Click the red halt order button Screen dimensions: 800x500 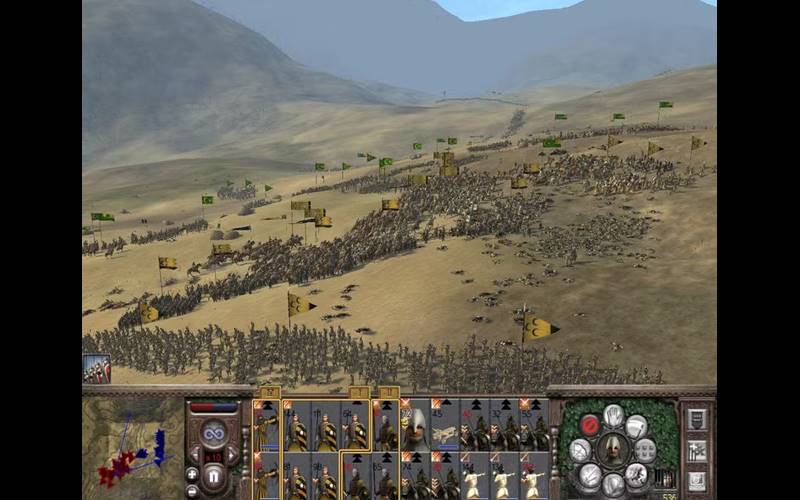click(590, 423)
